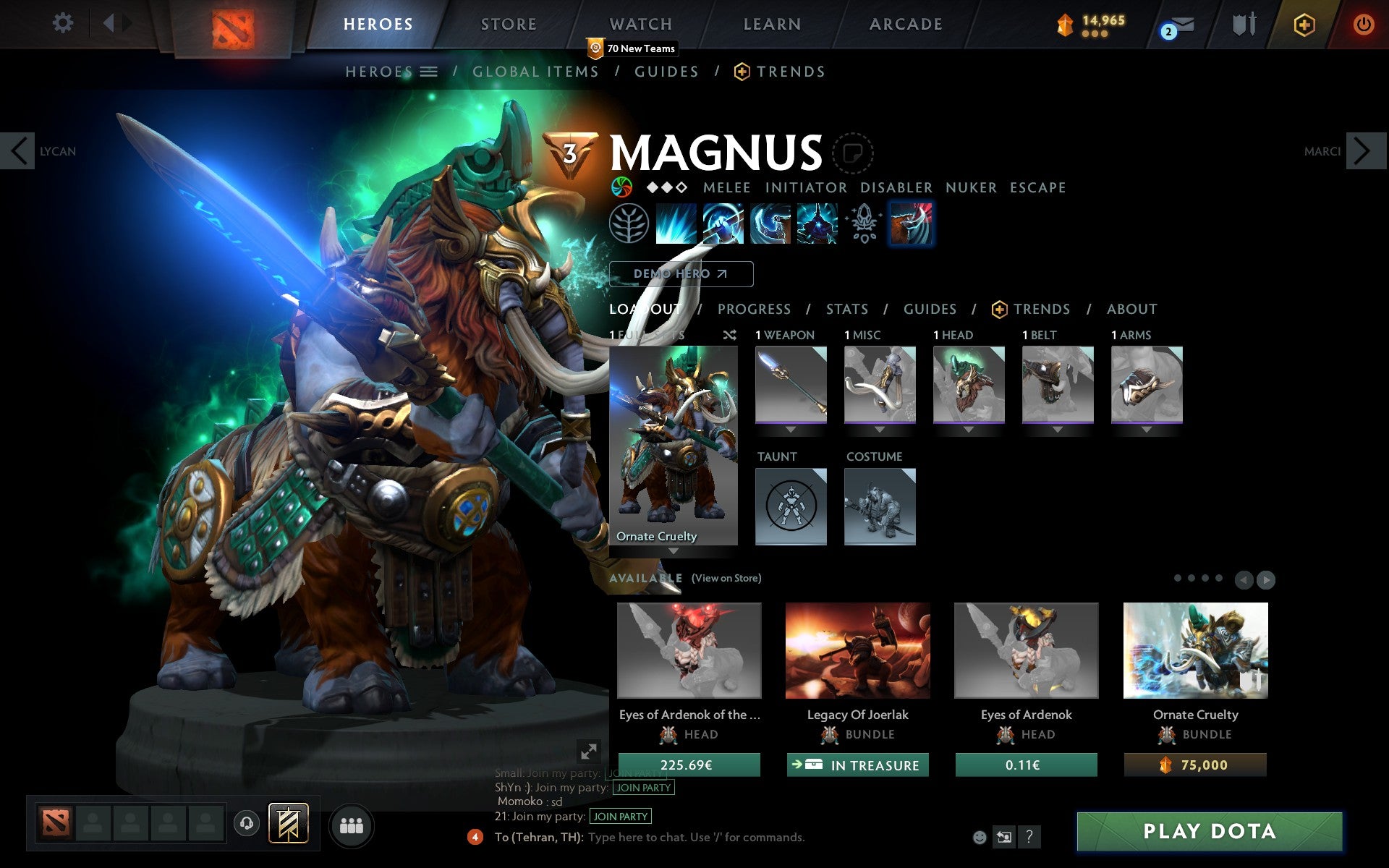Click the DEMO HERO button
Image resolution: width=1389 pixels, height=868 pixels.
681,274
